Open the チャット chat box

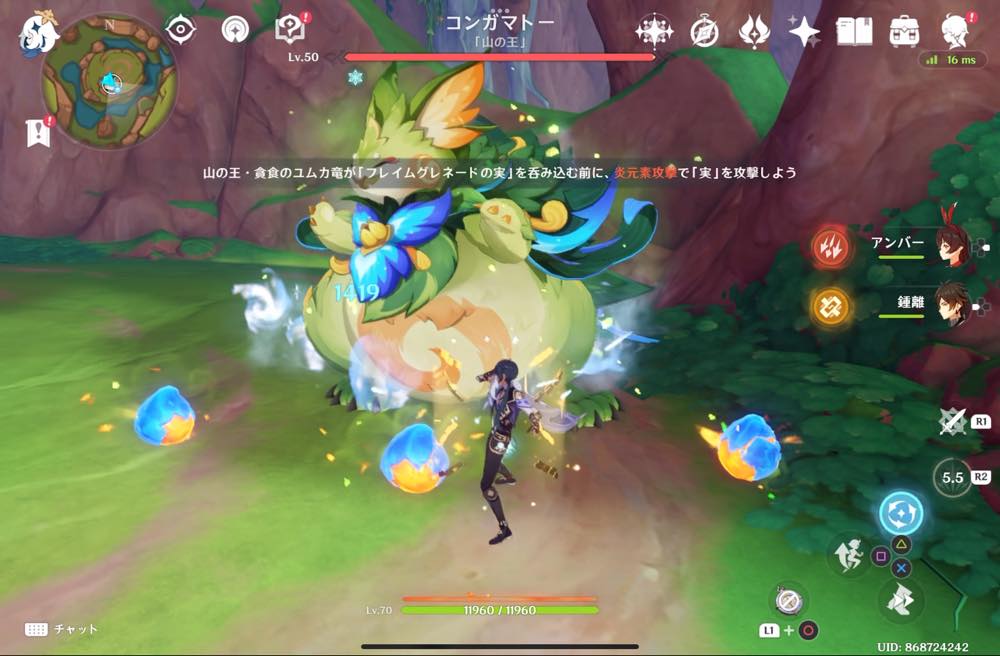62,629
